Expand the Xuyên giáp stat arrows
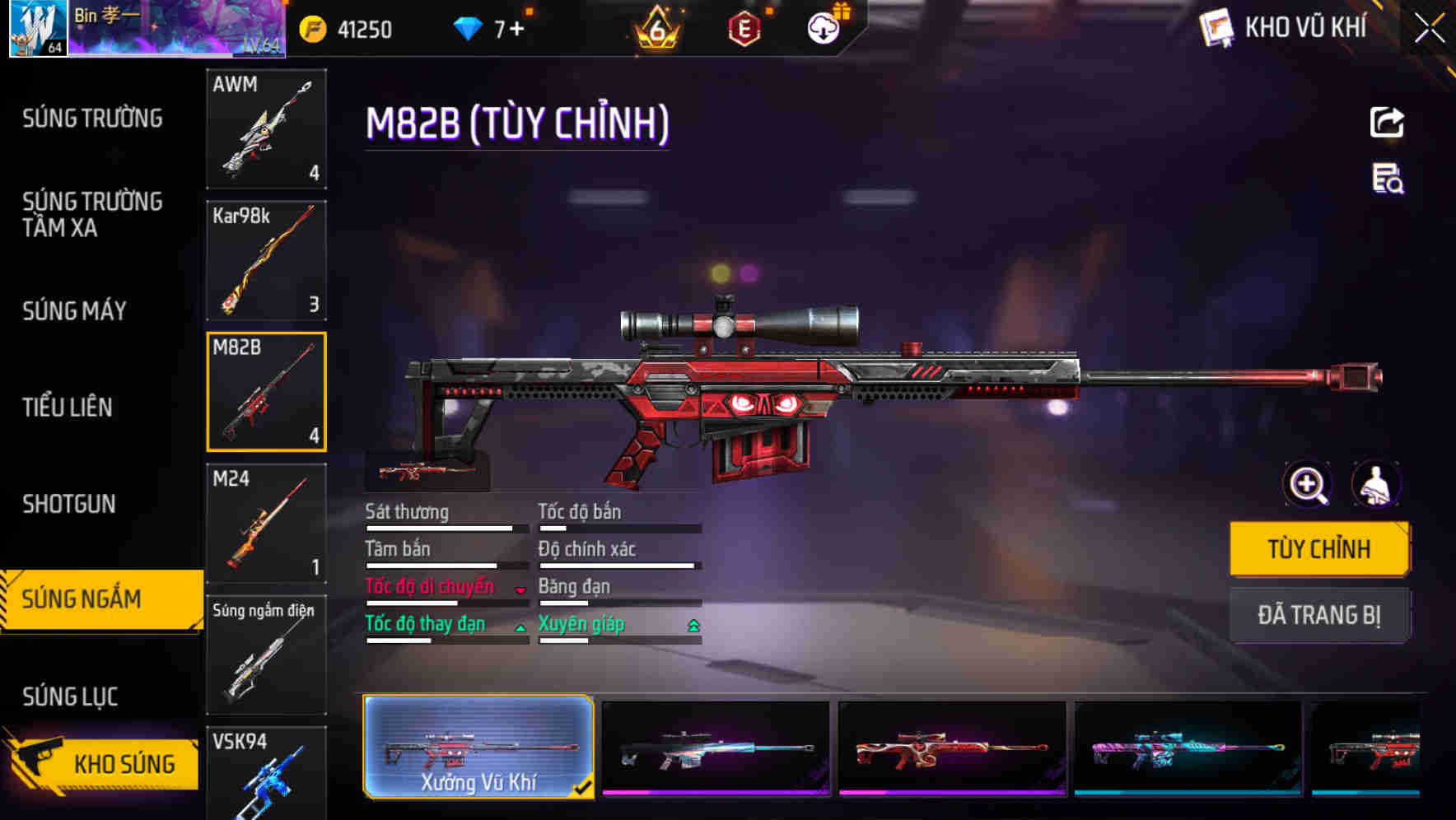This screenshot has width=1456, height=820. coord(694,625)
